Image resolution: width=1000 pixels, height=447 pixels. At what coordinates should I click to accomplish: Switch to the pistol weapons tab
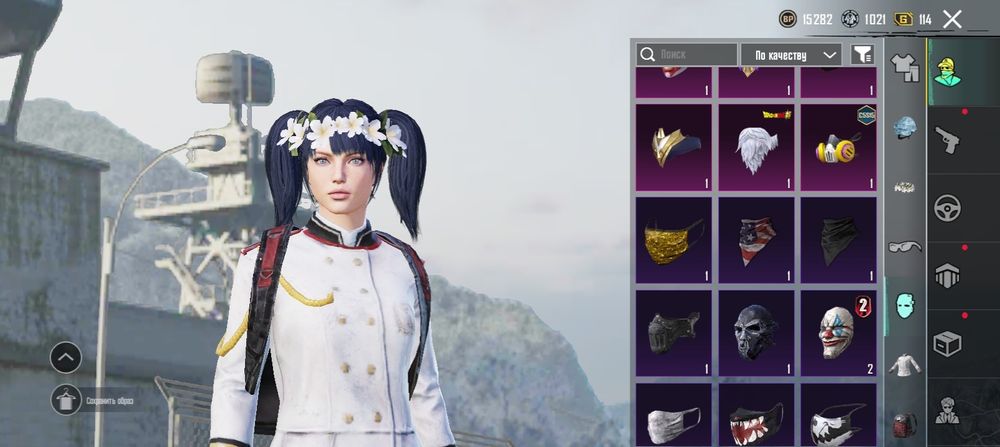coord(947,139)
